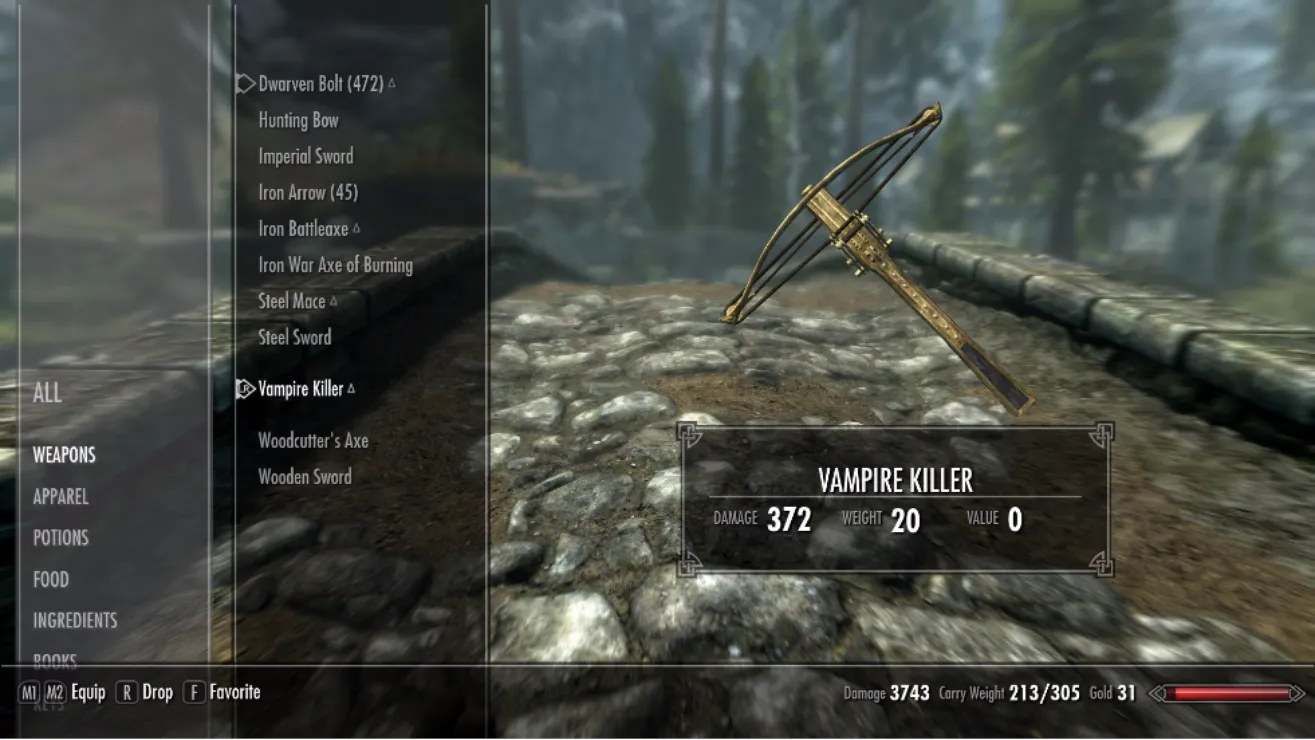1315x740 pixels.
Task: Switch to the ALL category
Action: (47, 393)
